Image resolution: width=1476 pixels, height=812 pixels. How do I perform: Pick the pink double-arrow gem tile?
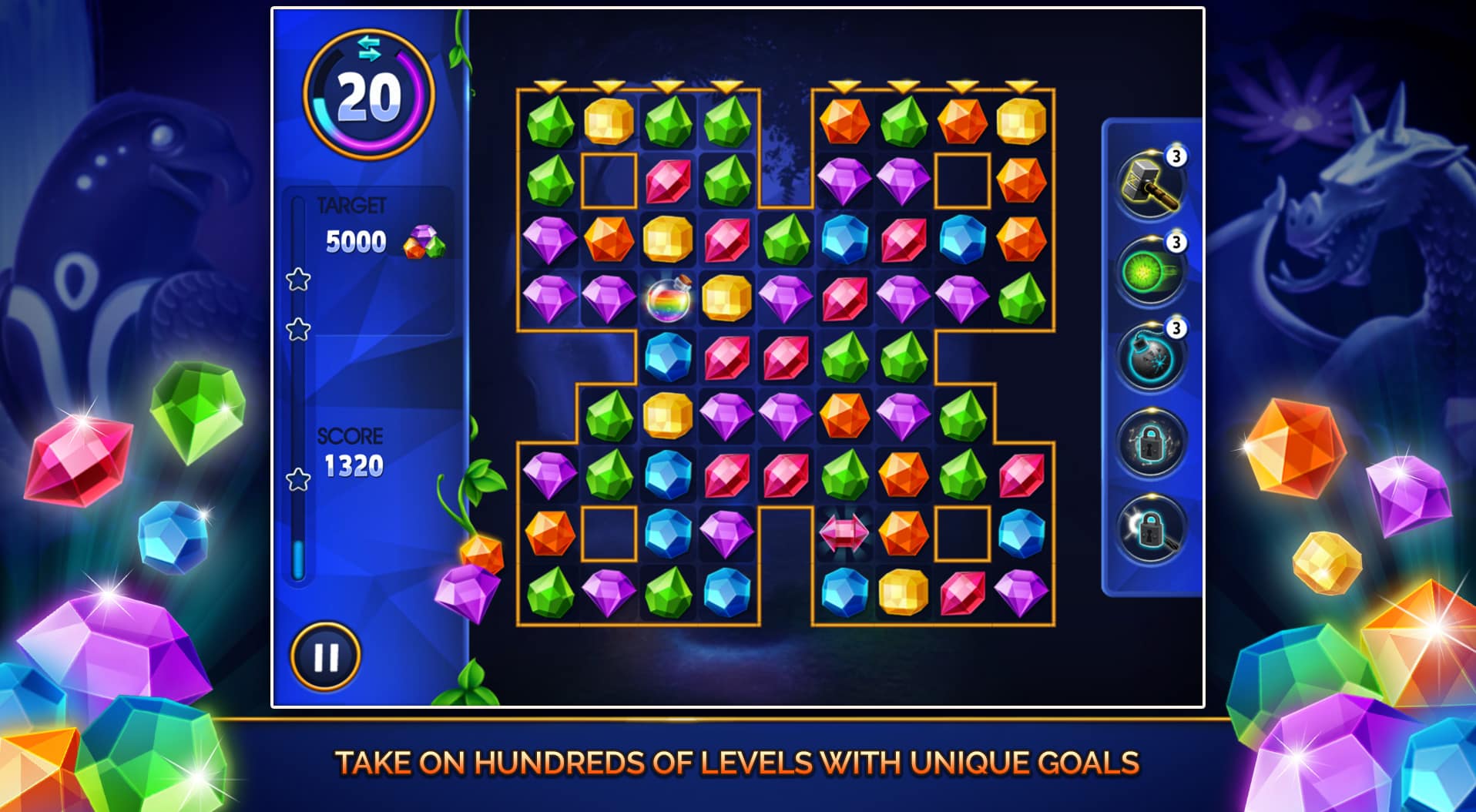(x=844, y=532)
